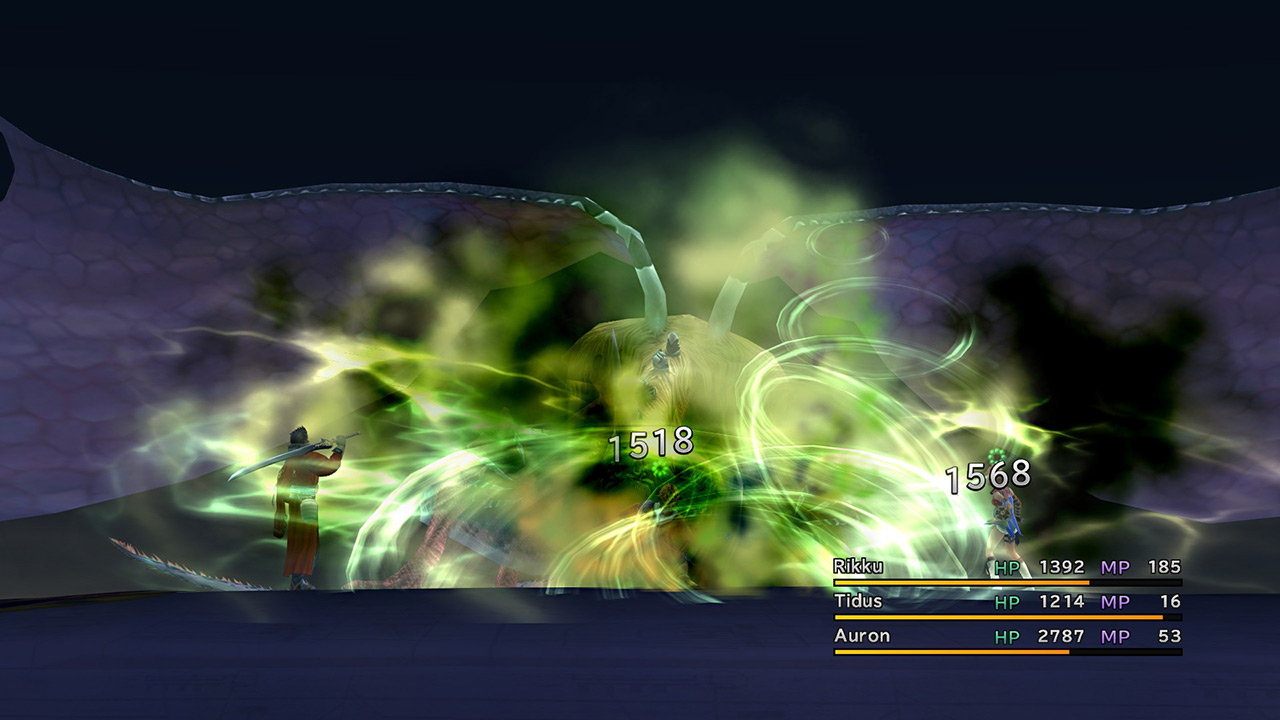Choose Tidus in the party status panel
The image size is (1280, 720).
(x=1006, y=602)
